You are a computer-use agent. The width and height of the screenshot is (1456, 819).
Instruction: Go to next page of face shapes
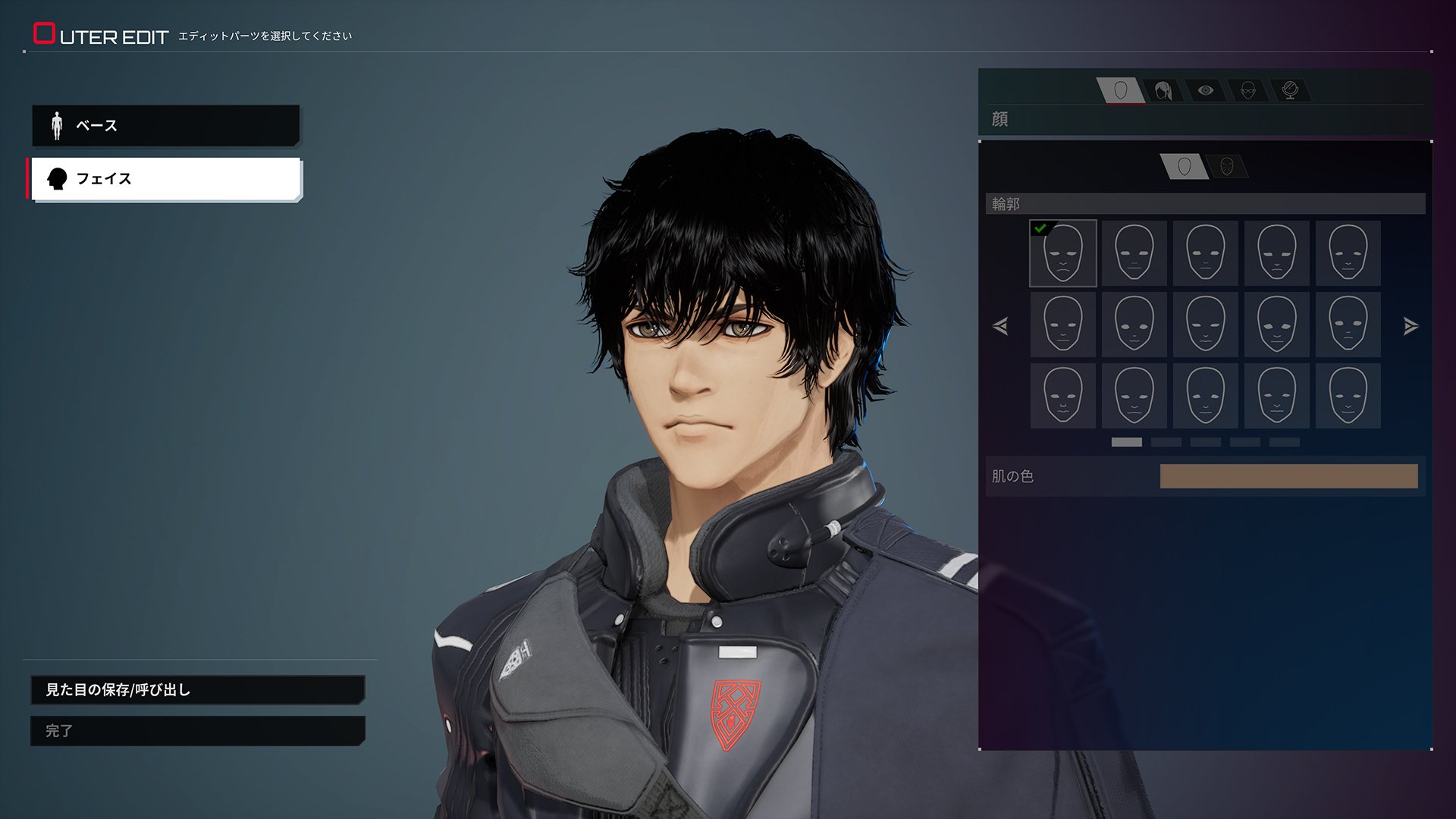click(1410, 326)
